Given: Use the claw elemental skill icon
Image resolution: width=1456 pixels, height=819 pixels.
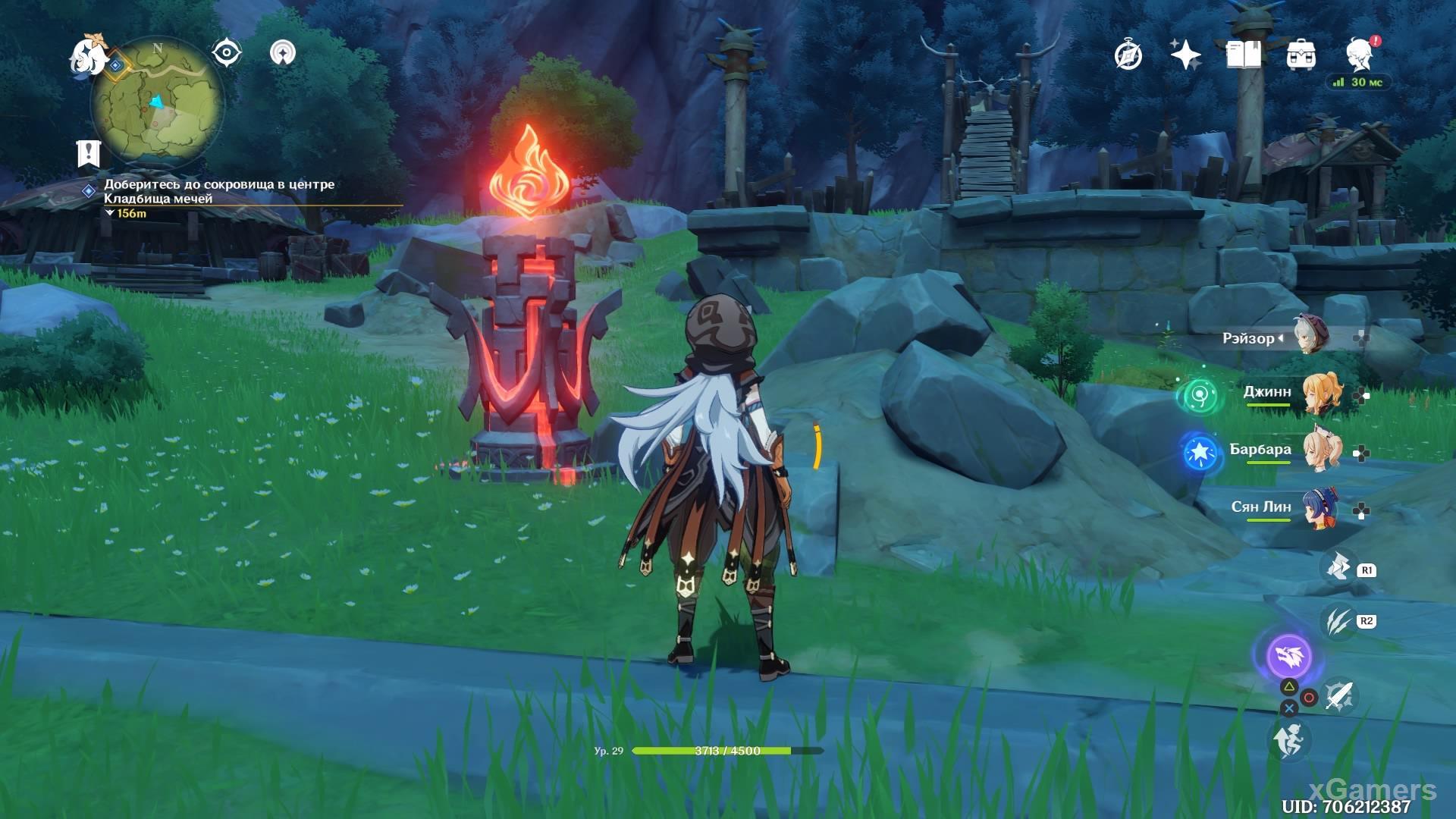Looking at the screenshot, I should (1338, 622).
